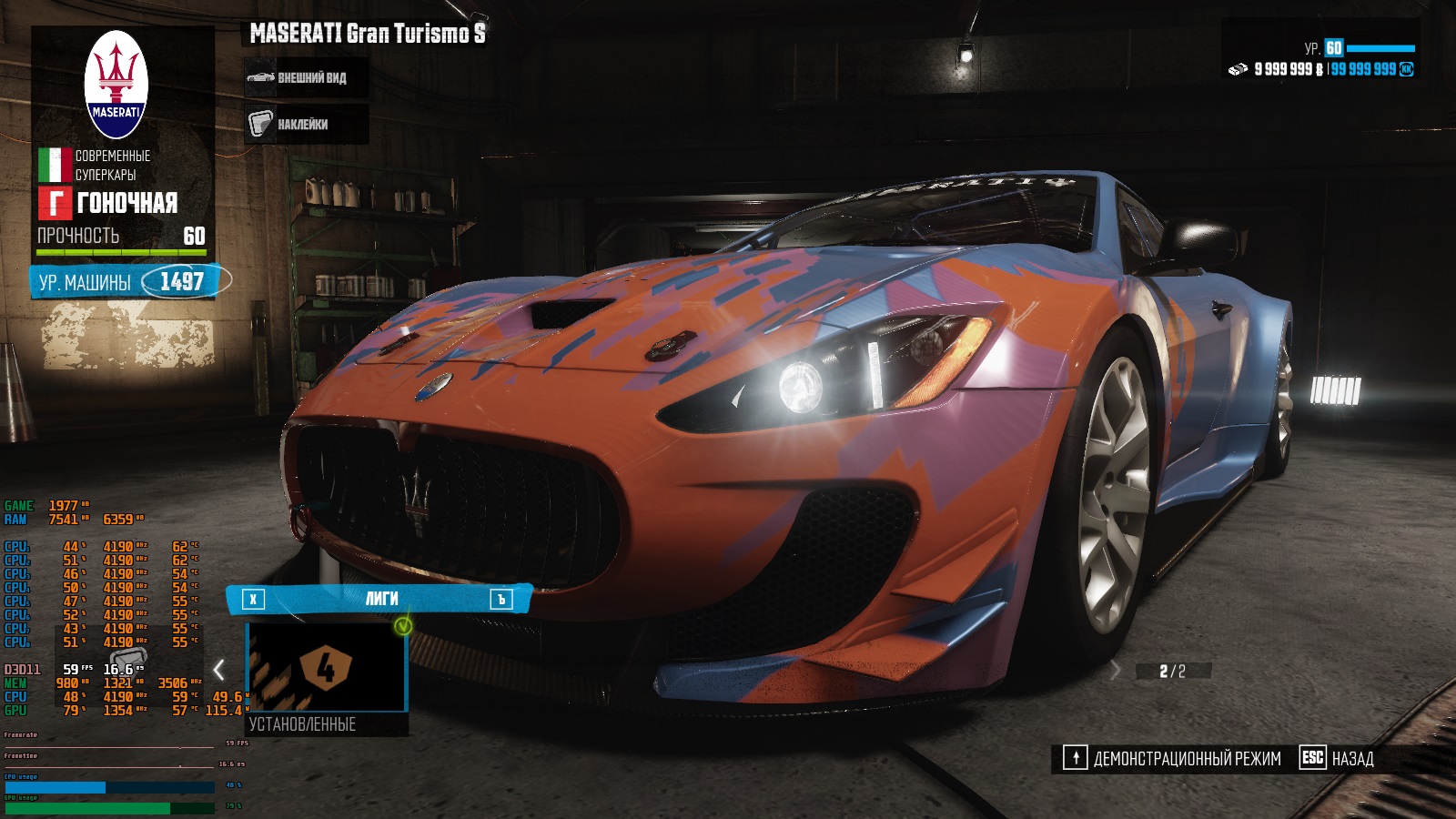Select the ЛИГИ category header

pyautogui.click(x=380, y=599)
